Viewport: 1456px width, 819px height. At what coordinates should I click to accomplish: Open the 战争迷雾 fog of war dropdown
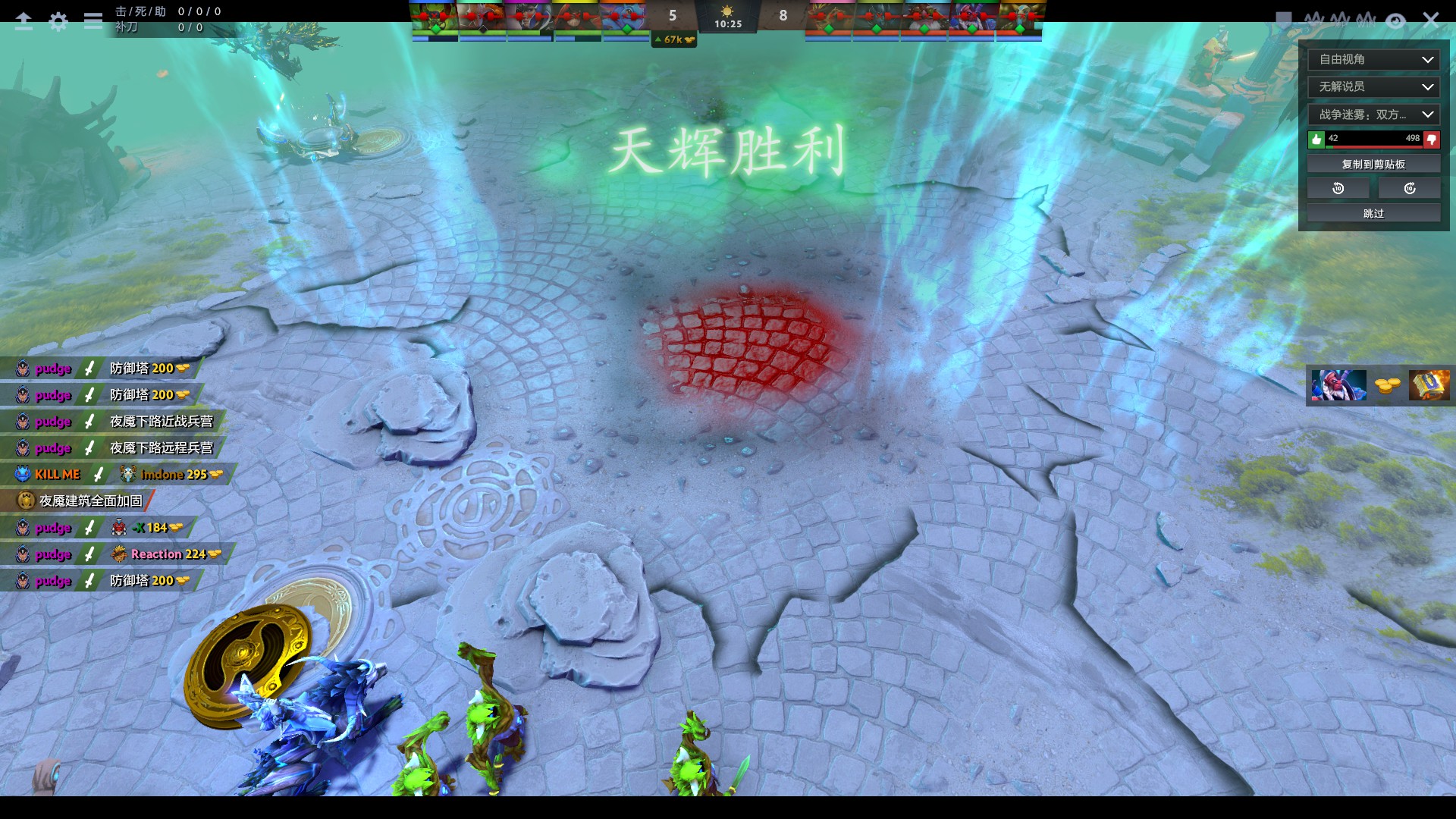pyautogui.click(x=1373, y=115)
